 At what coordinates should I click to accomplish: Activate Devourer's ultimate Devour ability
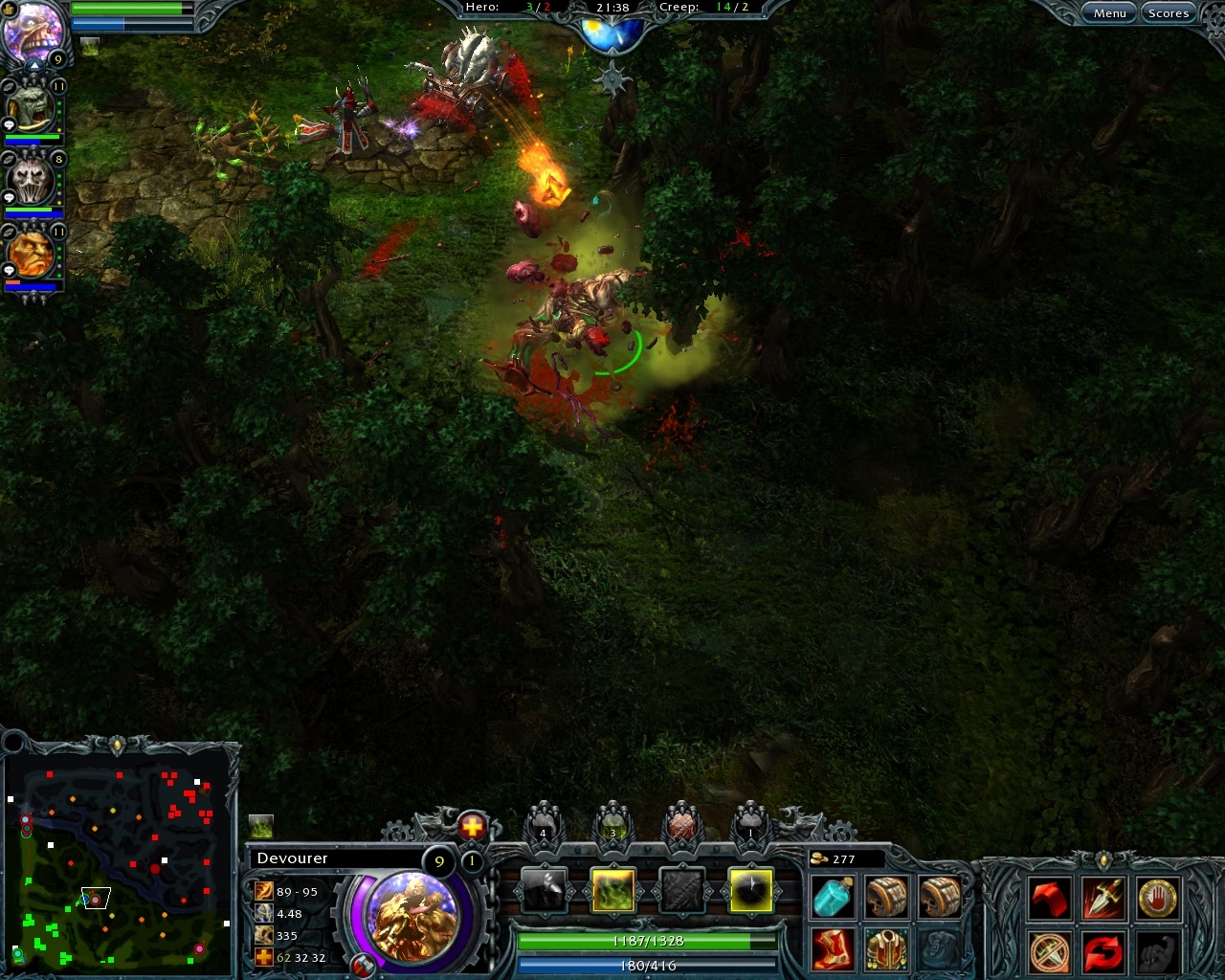click(x=753, y=890)
